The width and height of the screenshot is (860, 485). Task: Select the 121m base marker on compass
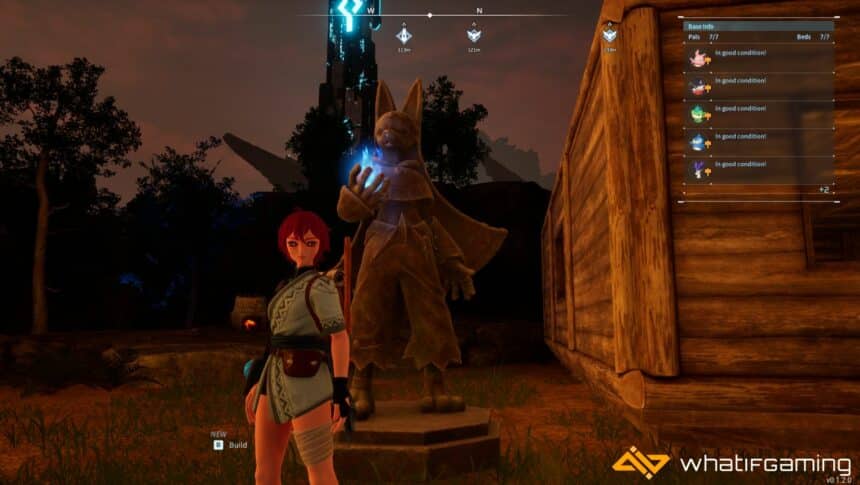click(474, 35)
